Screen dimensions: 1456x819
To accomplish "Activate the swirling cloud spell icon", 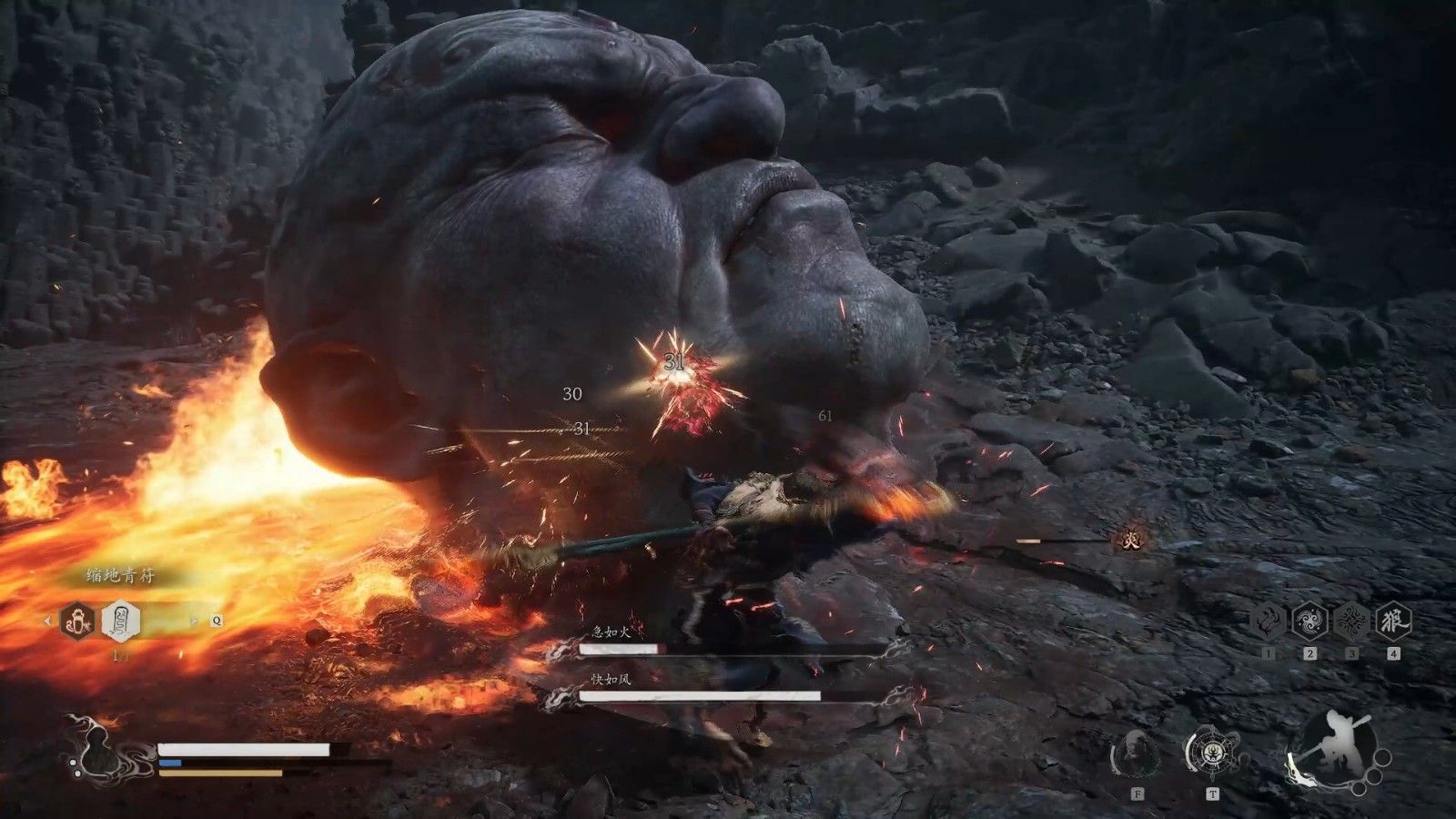I will point(1309,622).
